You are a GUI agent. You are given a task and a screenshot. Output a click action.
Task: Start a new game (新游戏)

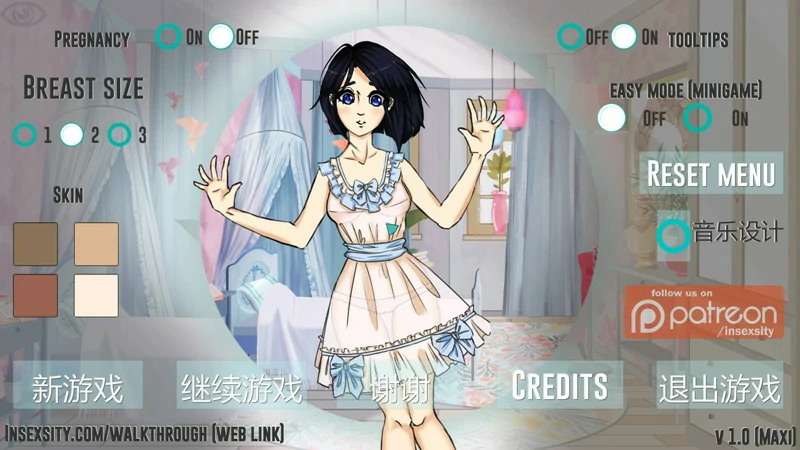(77, 387)
